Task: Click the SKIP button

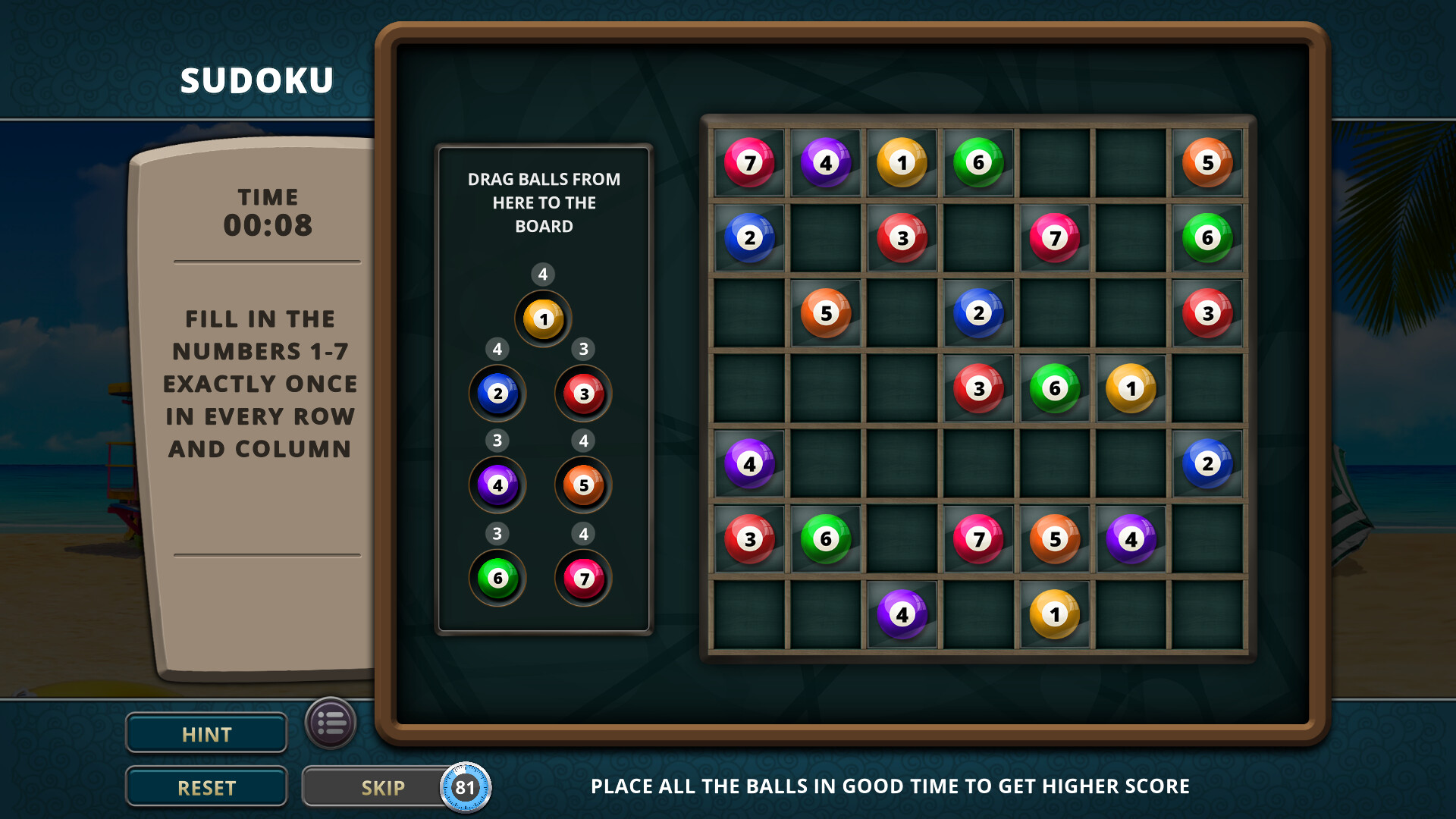Action: (x=383, y=786)
